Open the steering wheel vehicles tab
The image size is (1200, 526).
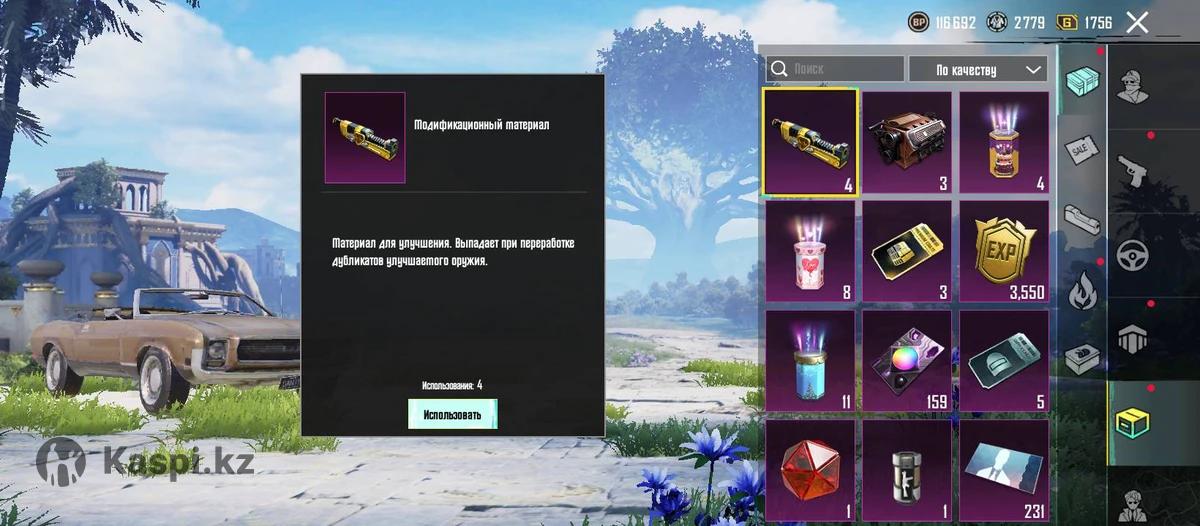pyautogui.click(x=1133, y=253)
